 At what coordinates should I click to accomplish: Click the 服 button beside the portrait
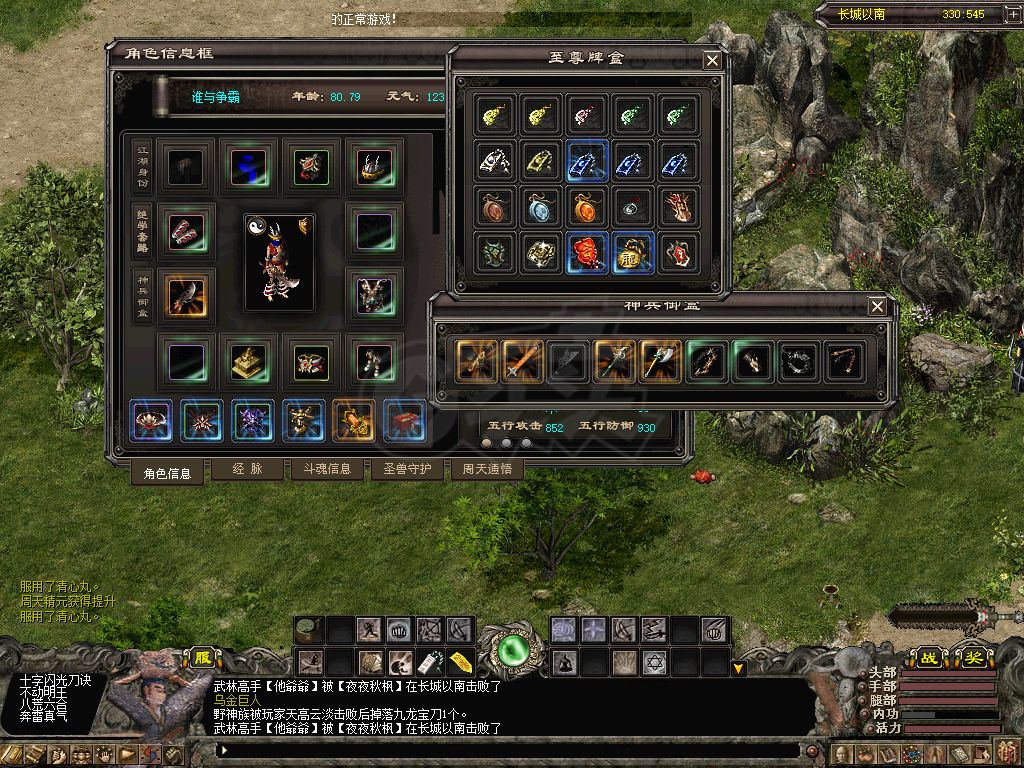(202, 659)
